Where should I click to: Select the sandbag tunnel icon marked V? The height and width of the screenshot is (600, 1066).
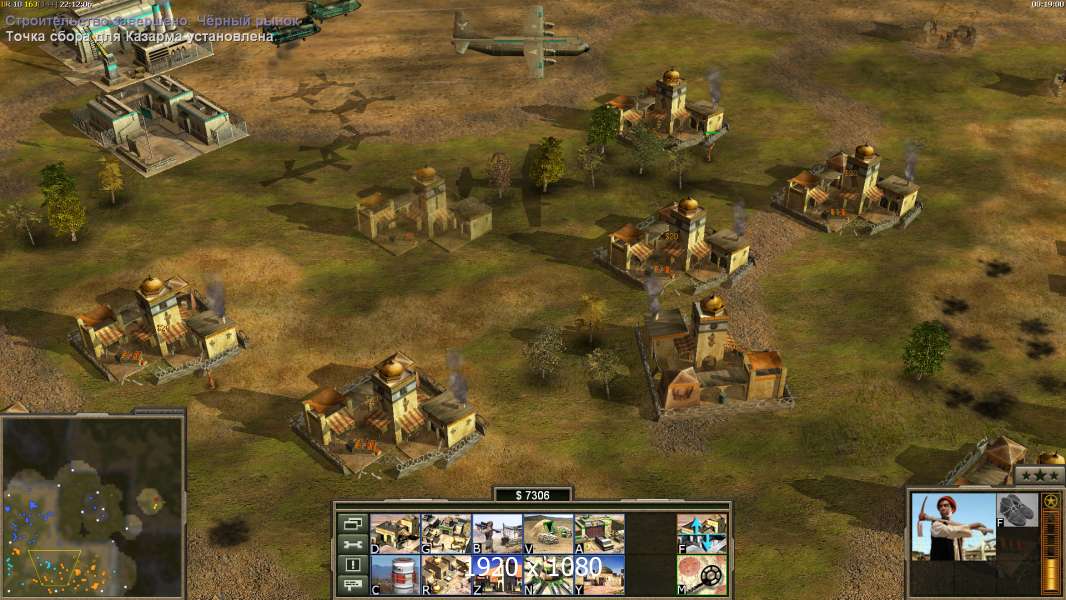tap(548, 533)
